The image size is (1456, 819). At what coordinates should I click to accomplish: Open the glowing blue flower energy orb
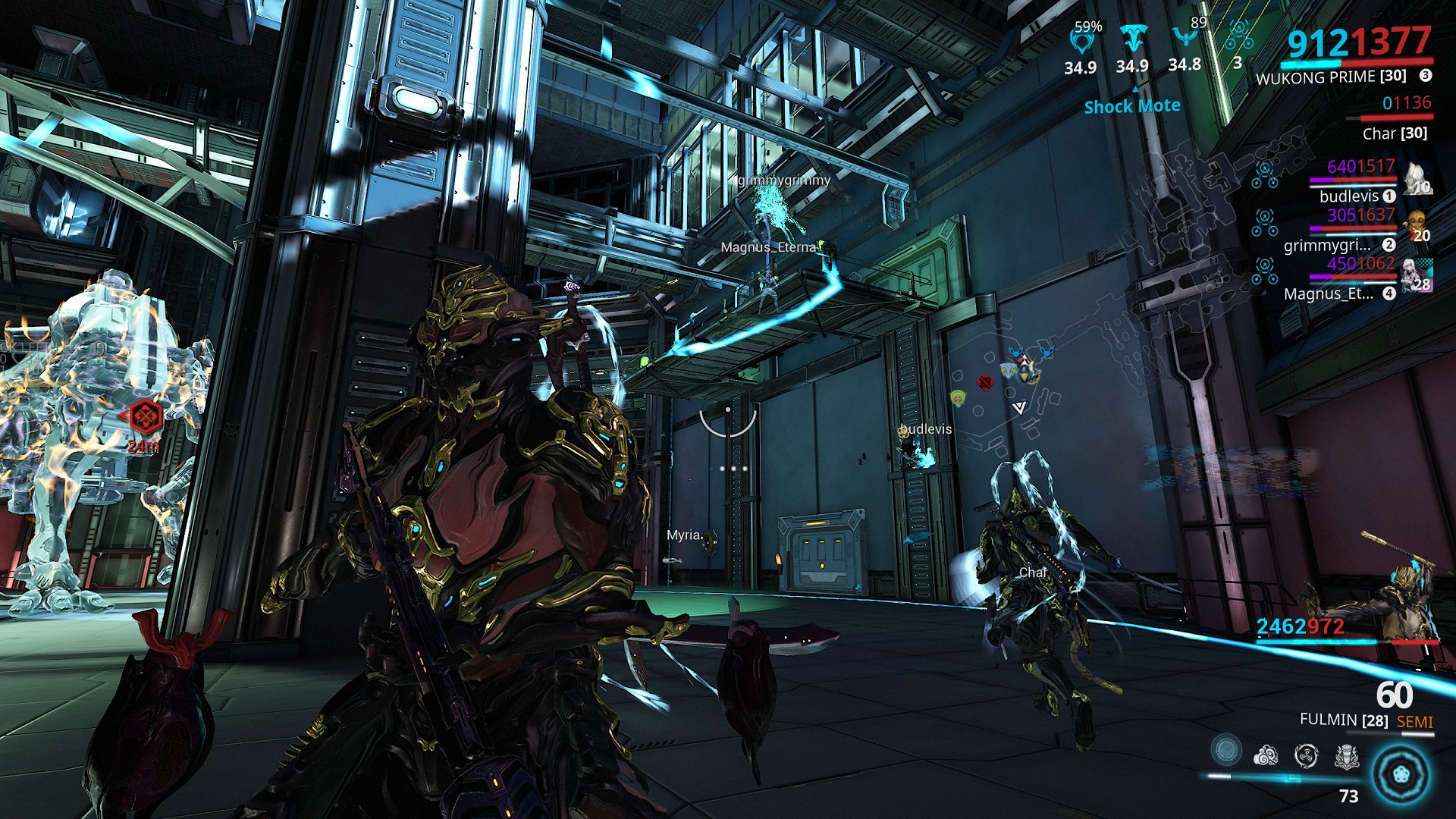[x=1401, y=774]
